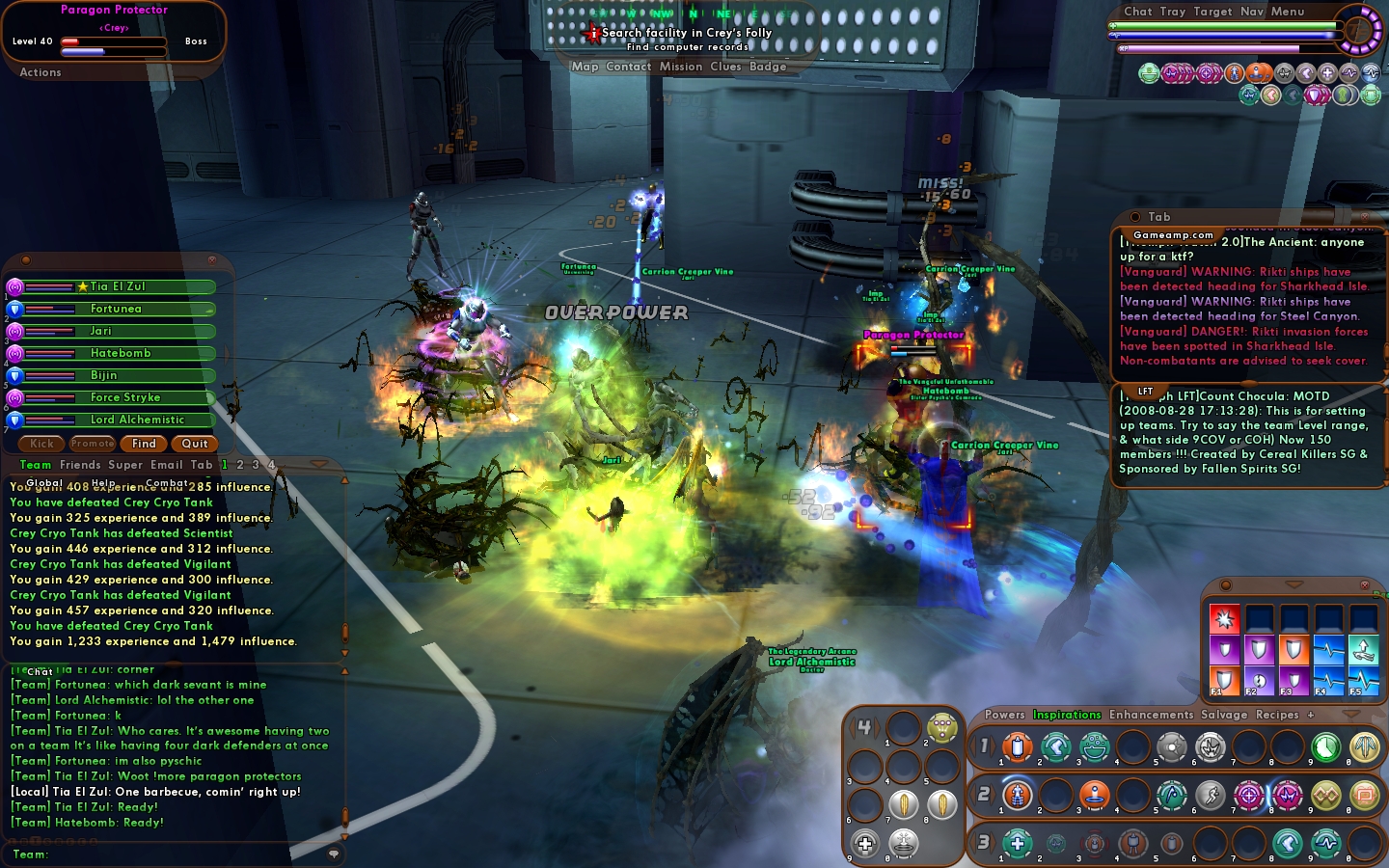This screenshot has height=868, width=1389.
Task: Open the Salvage tab
Action: (1224, 715)
